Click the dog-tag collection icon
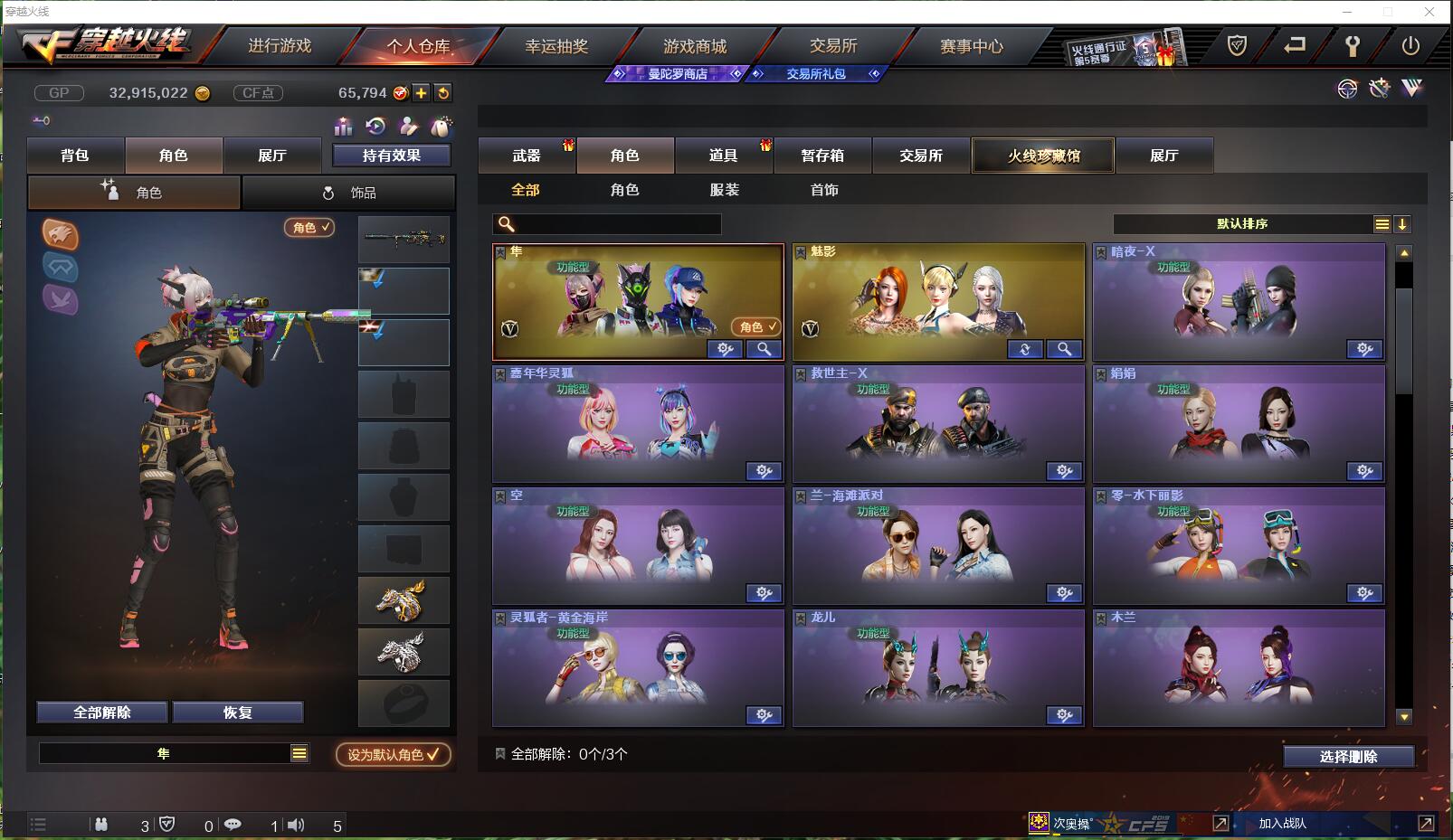Viewport: 1453px width, 840px height. [439, 127]
